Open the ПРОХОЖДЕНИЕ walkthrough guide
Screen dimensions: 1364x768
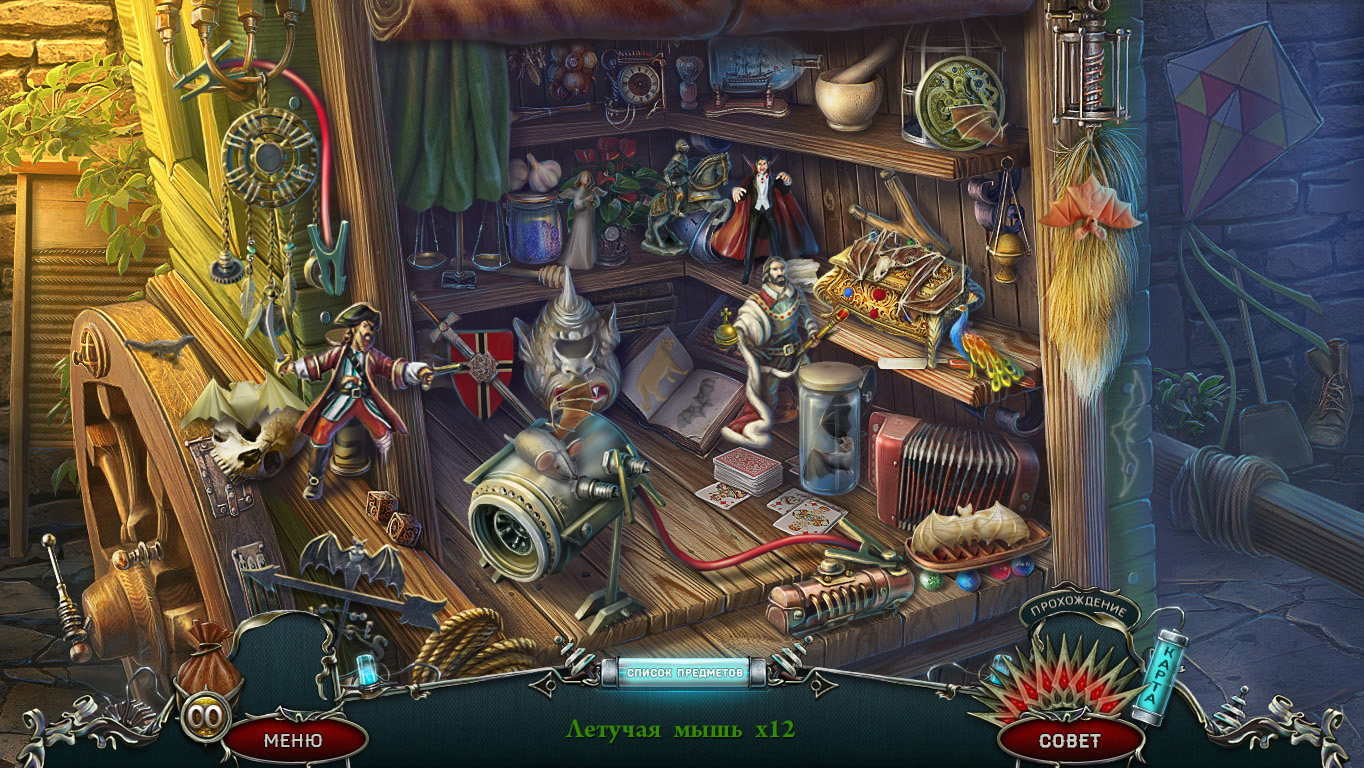[x=1079, y=610]
